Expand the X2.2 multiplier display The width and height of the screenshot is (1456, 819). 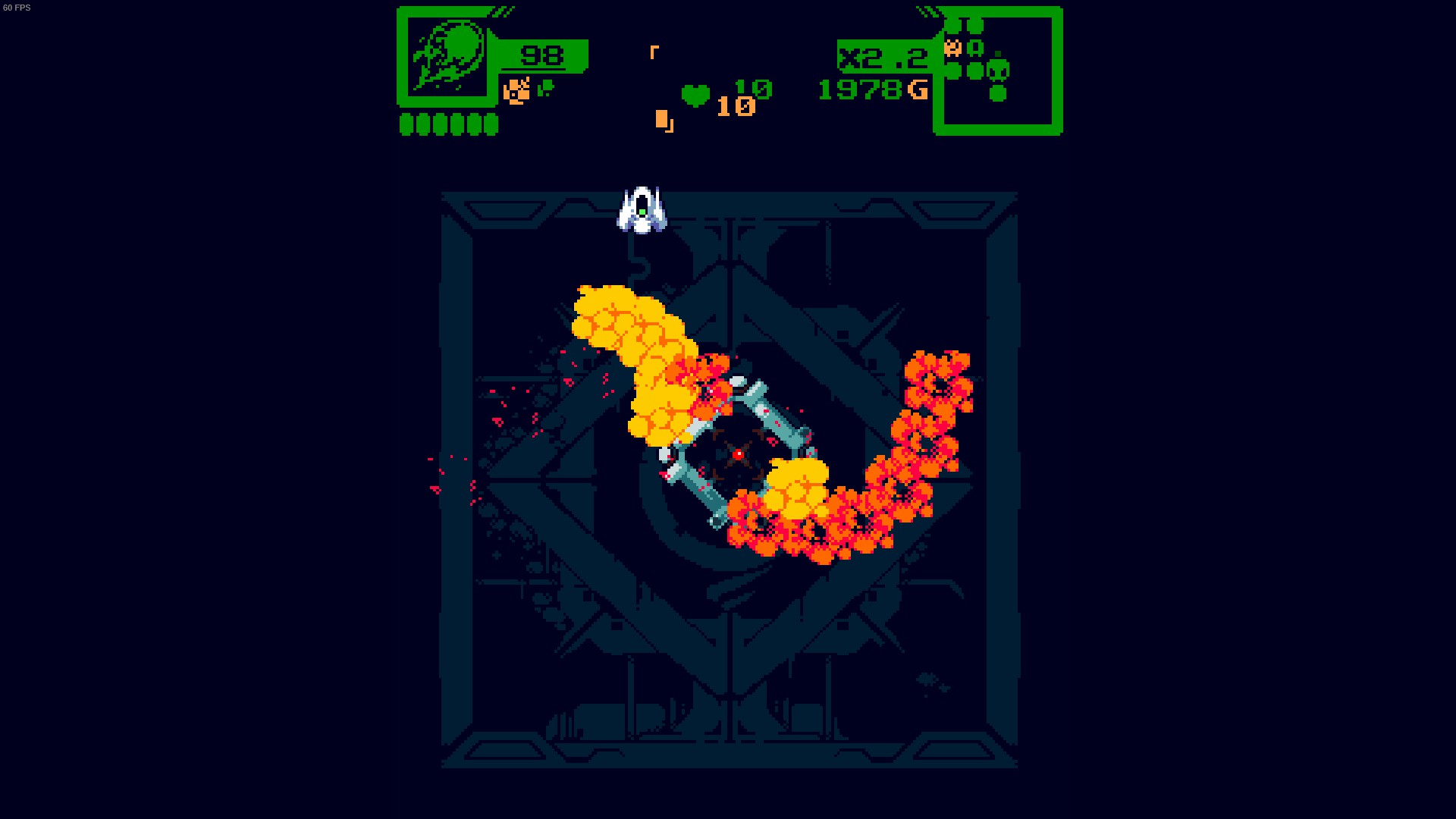[x=881, y=58]
